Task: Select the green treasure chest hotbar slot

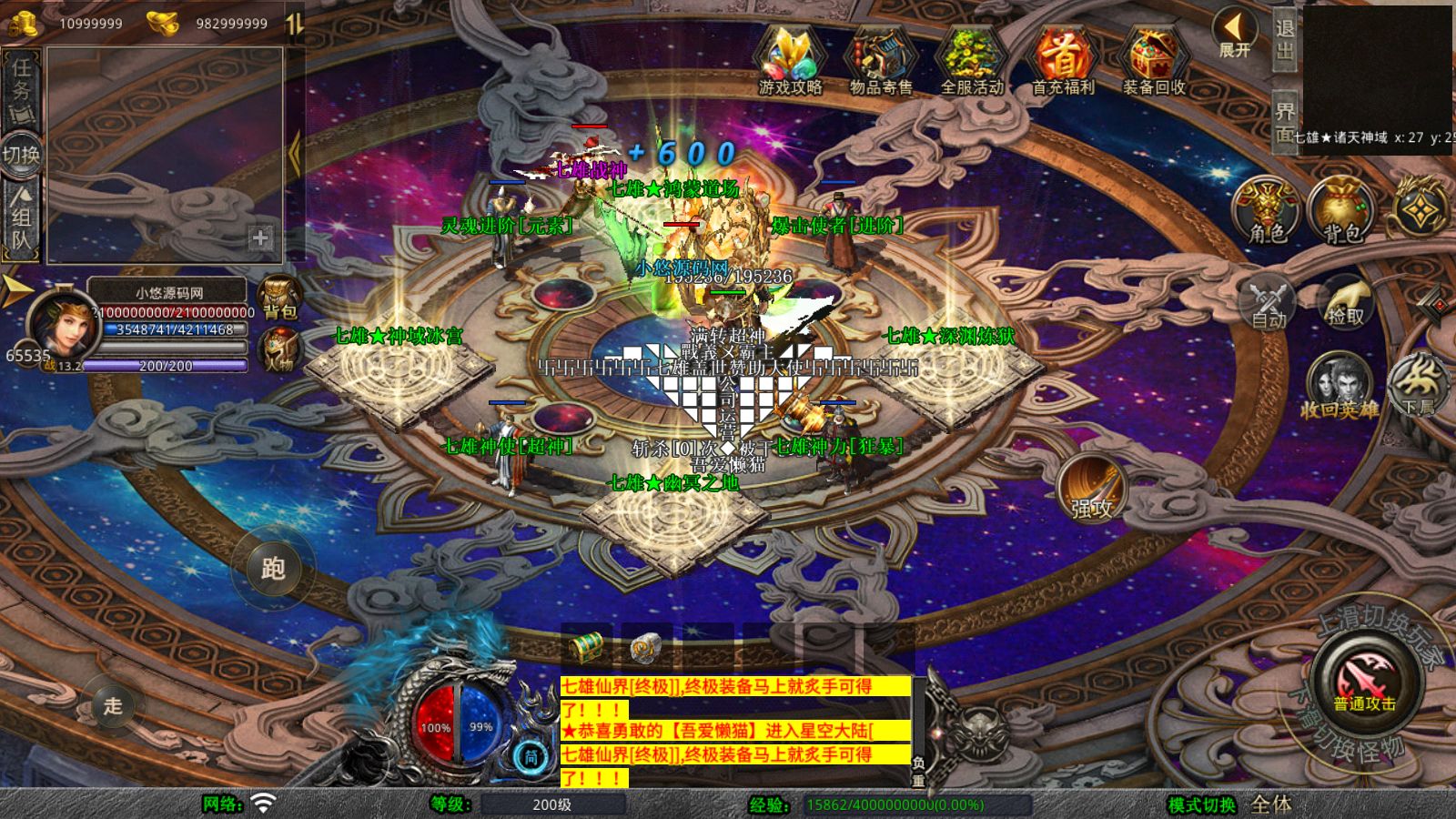Action: [x=586, y=647]
